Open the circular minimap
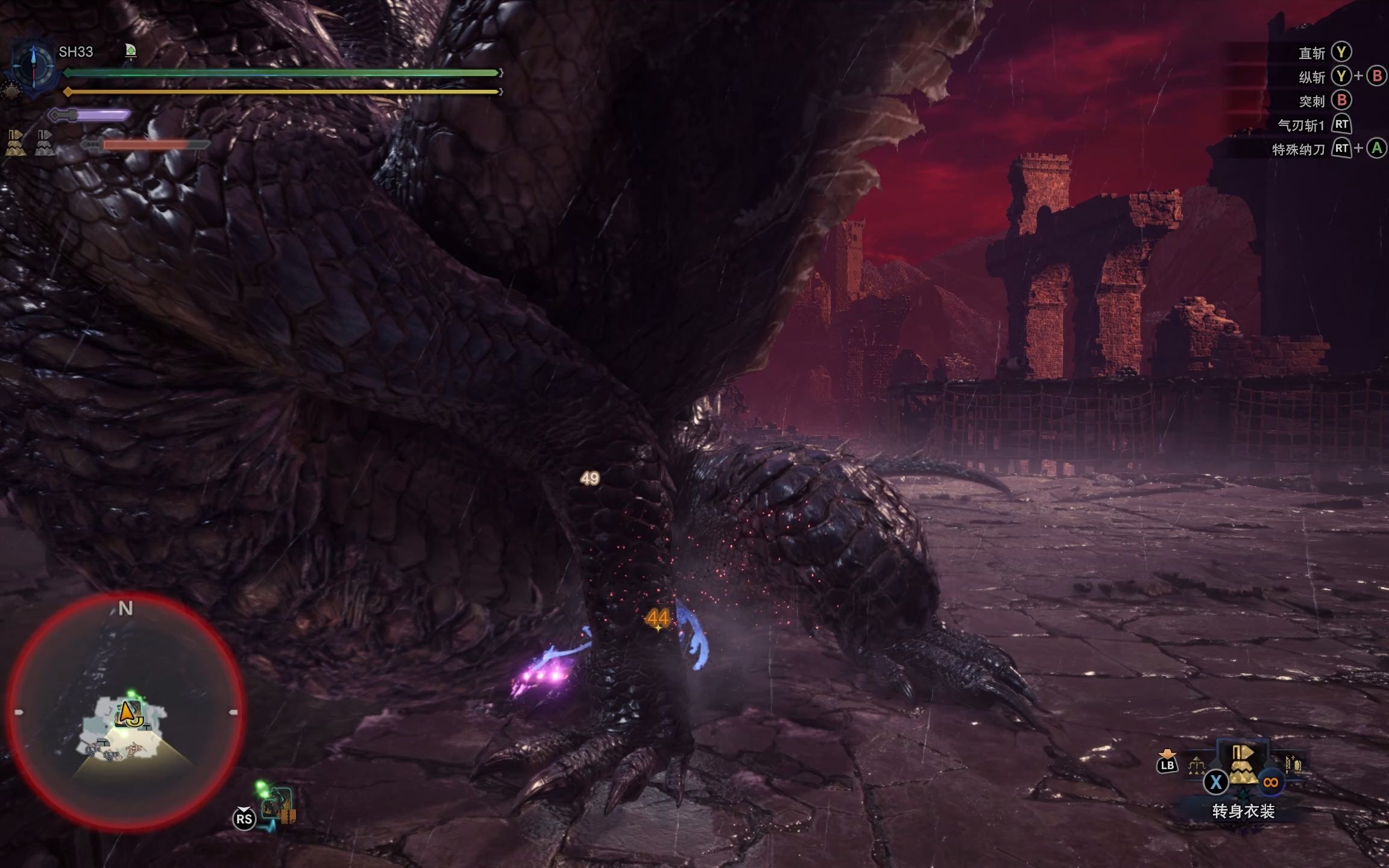This screenshot has height=868, width=1389. tap(125, 711)
